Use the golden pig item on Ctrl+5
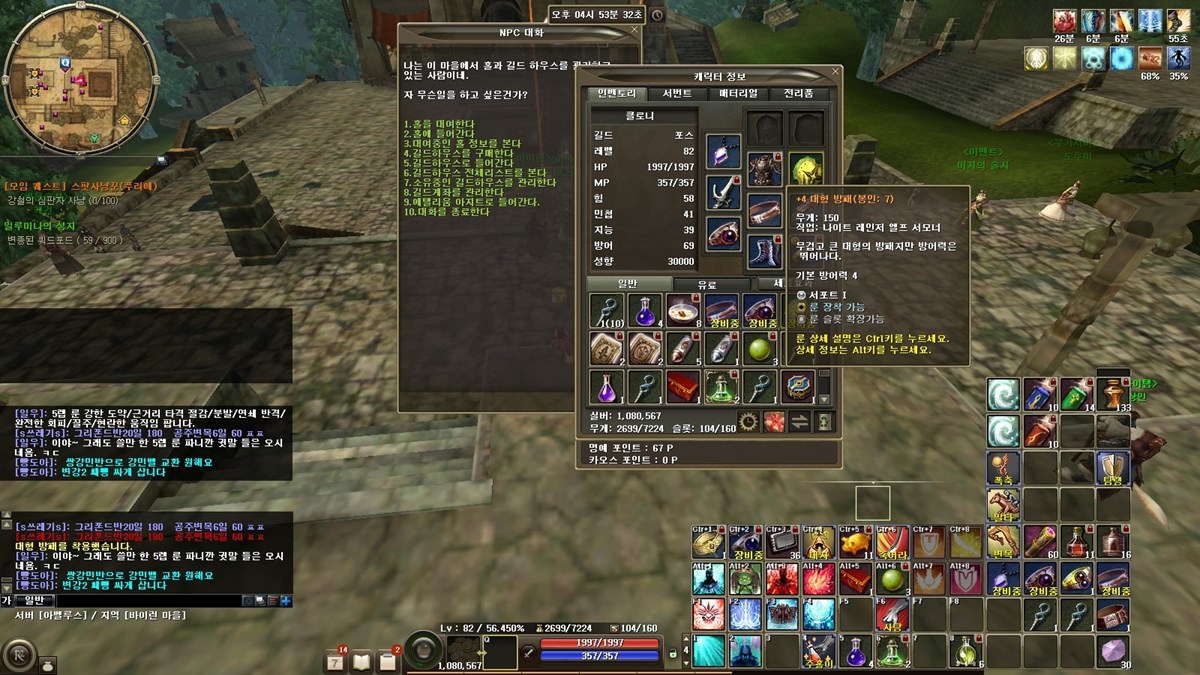The height and width of the screenshot is (675, 1200). tap(854, 543)
